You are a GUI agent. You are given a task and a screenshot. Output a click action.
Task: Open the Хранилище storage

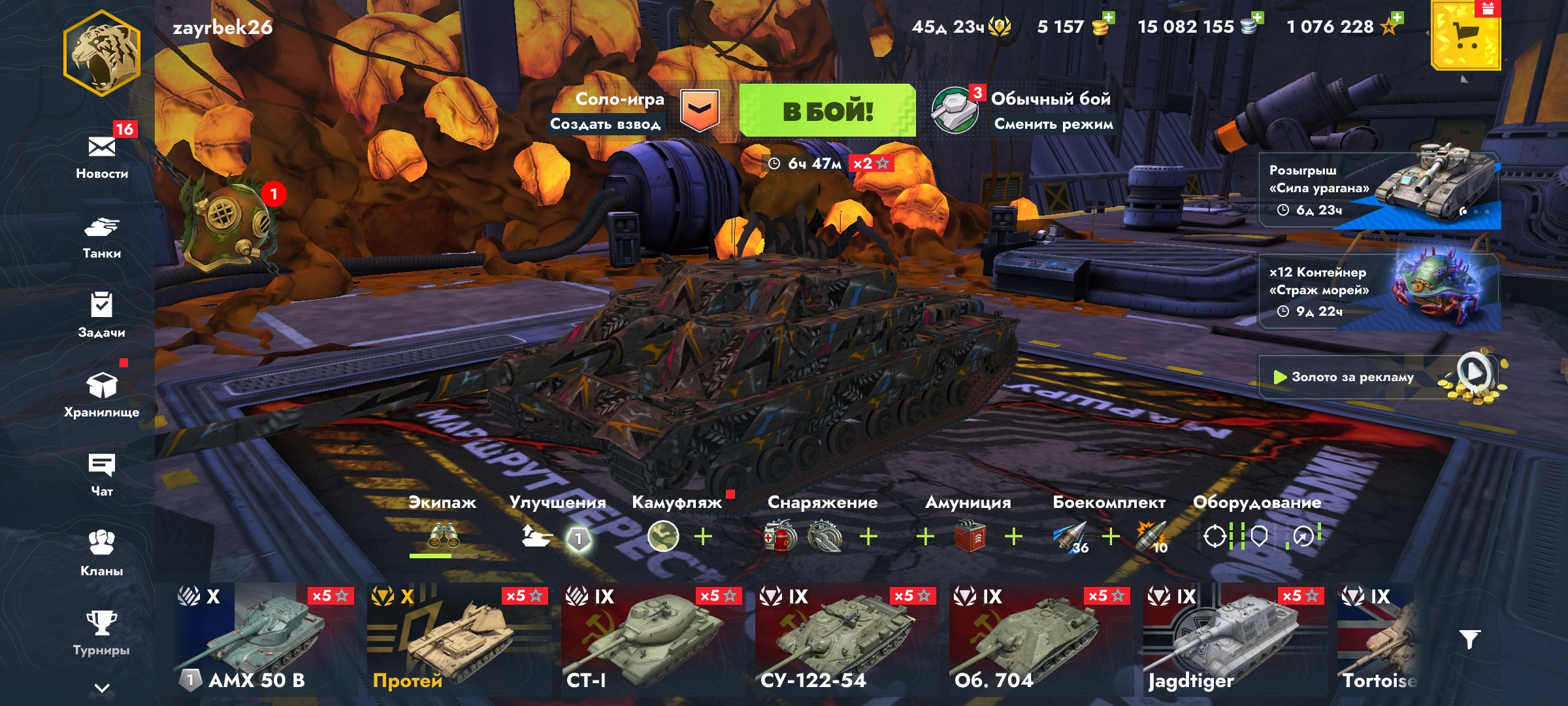coord(102,394)
